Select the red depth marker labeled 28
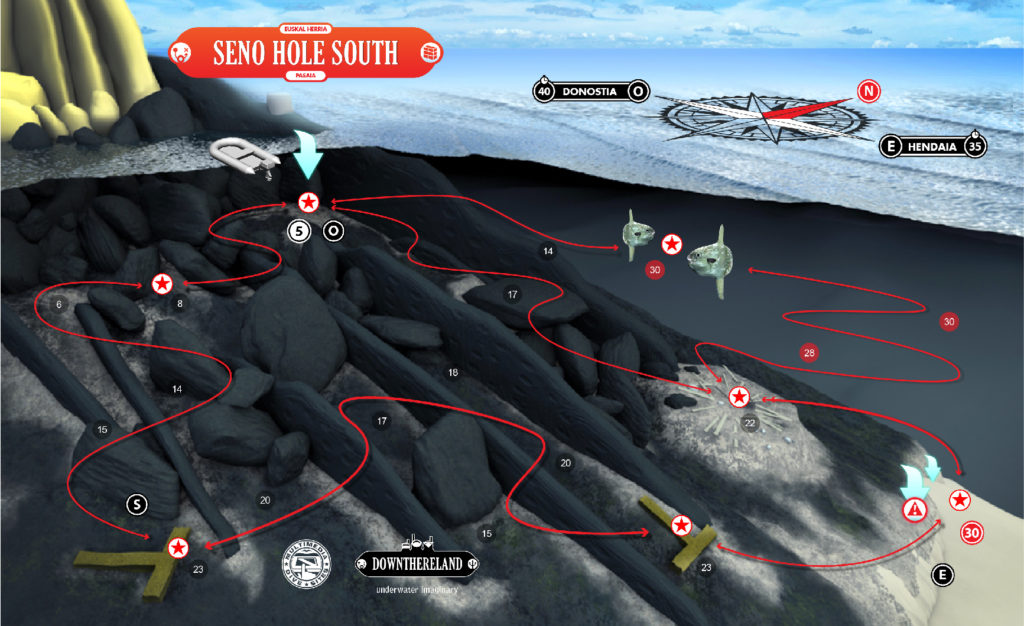 (x=808, y=352)
